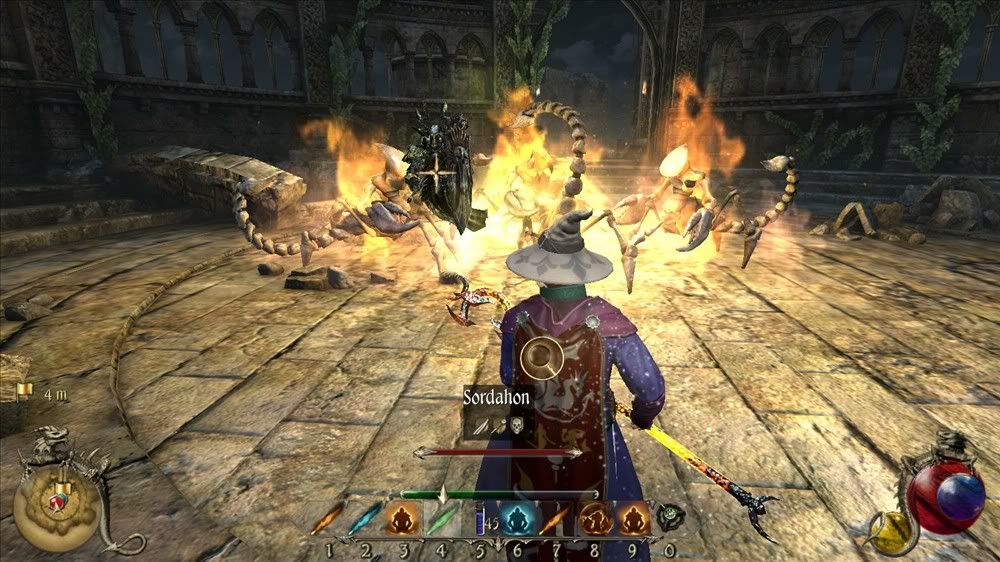Select the orange crystal in slot 7

click(556, 519)
